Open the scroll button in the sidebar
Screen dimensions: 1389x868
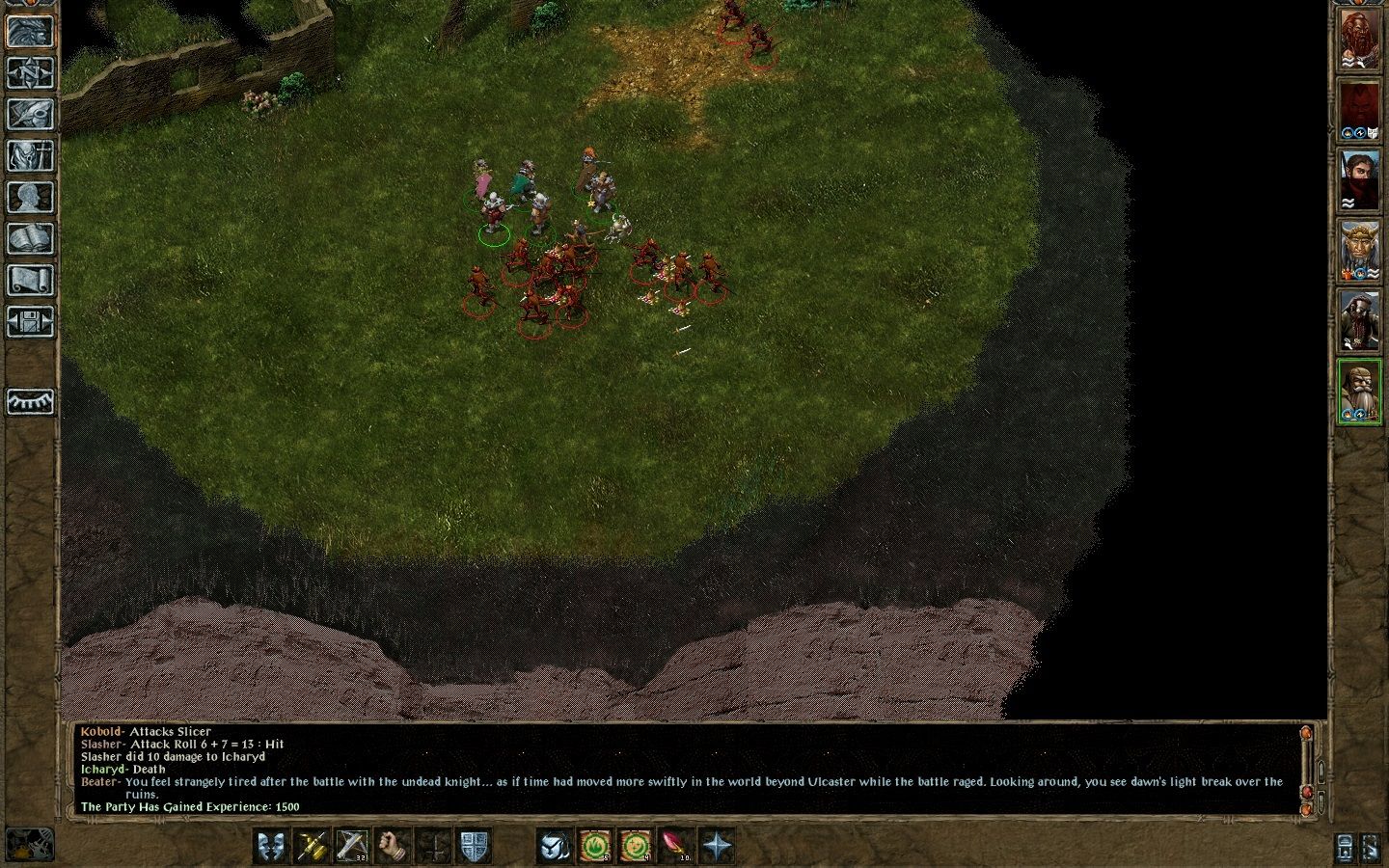coord(30,280)
